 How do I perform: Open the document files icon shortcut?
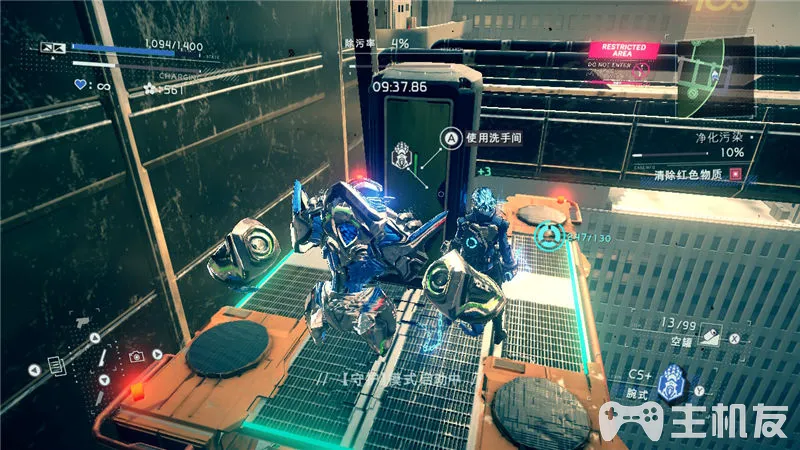(55, 368)
